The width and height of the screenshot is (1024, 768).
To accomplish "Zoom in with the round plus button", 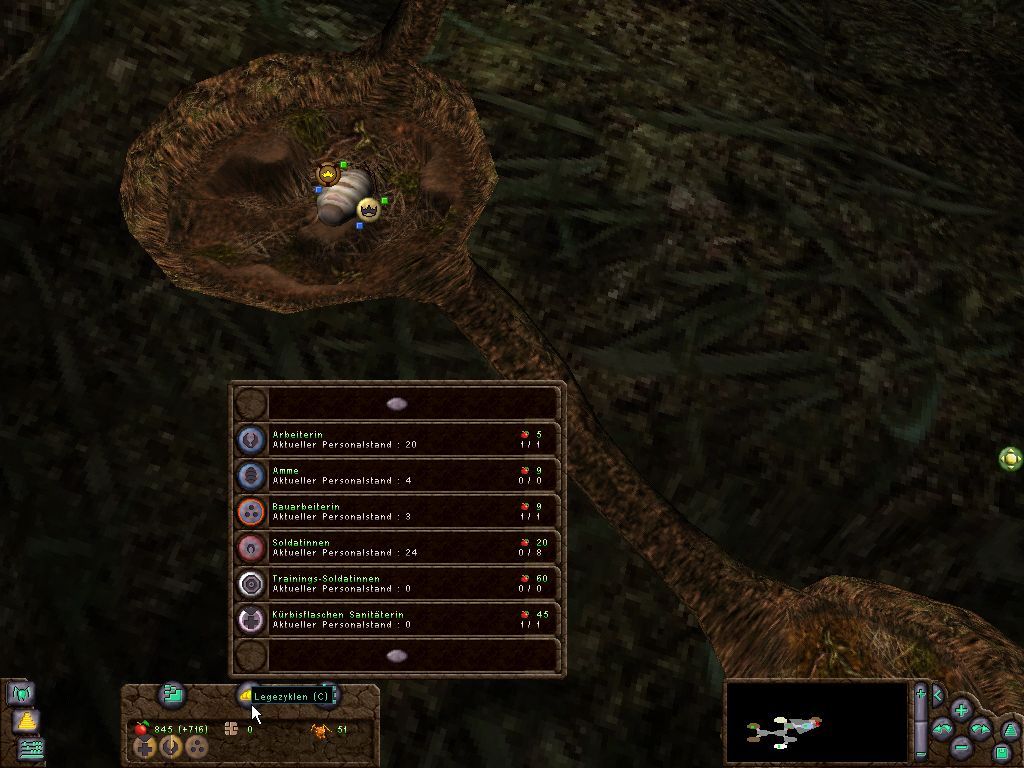I will tap(961, 711).
